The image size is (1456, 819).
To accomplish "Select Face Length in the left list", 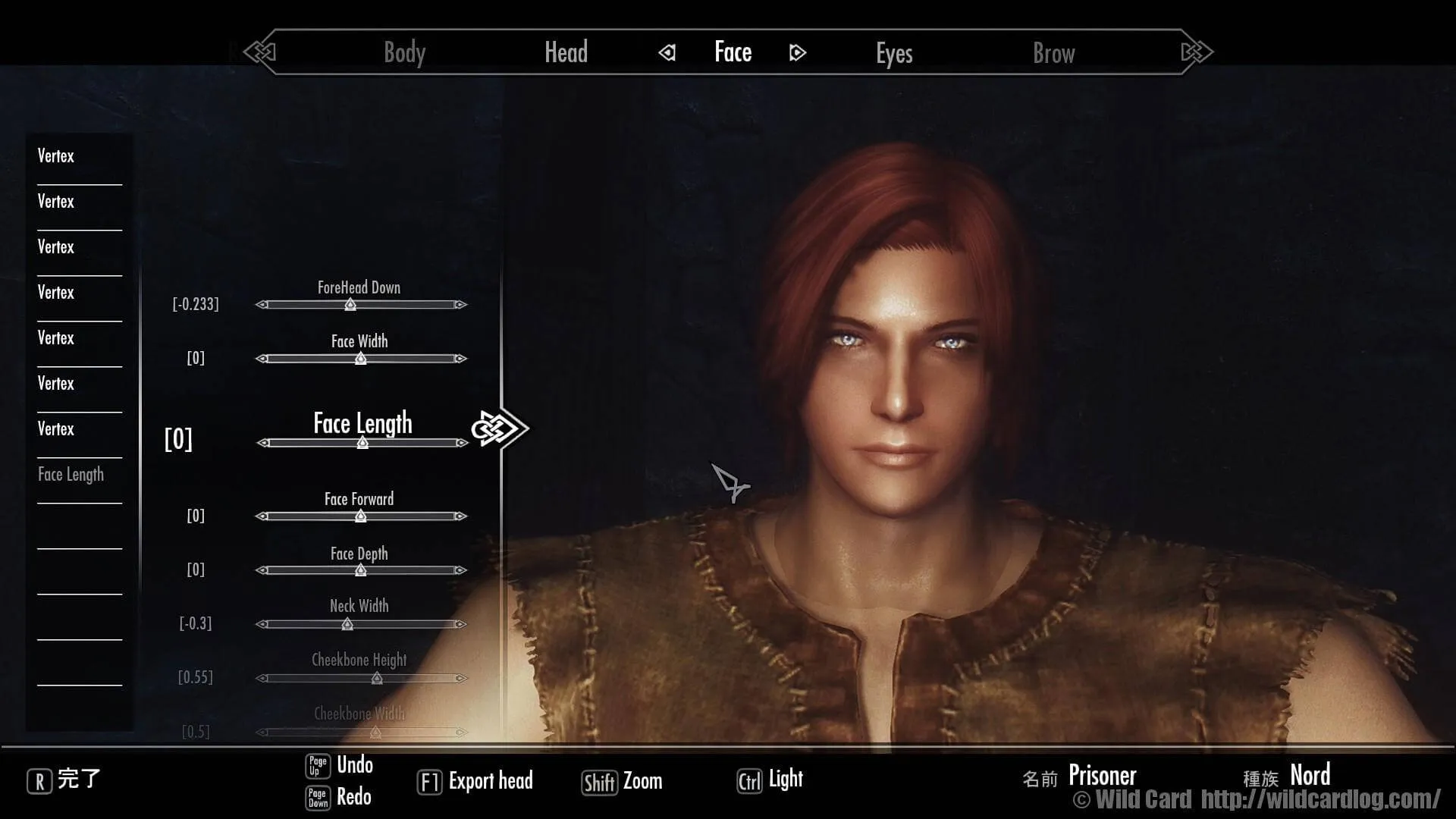I will 71,475.
